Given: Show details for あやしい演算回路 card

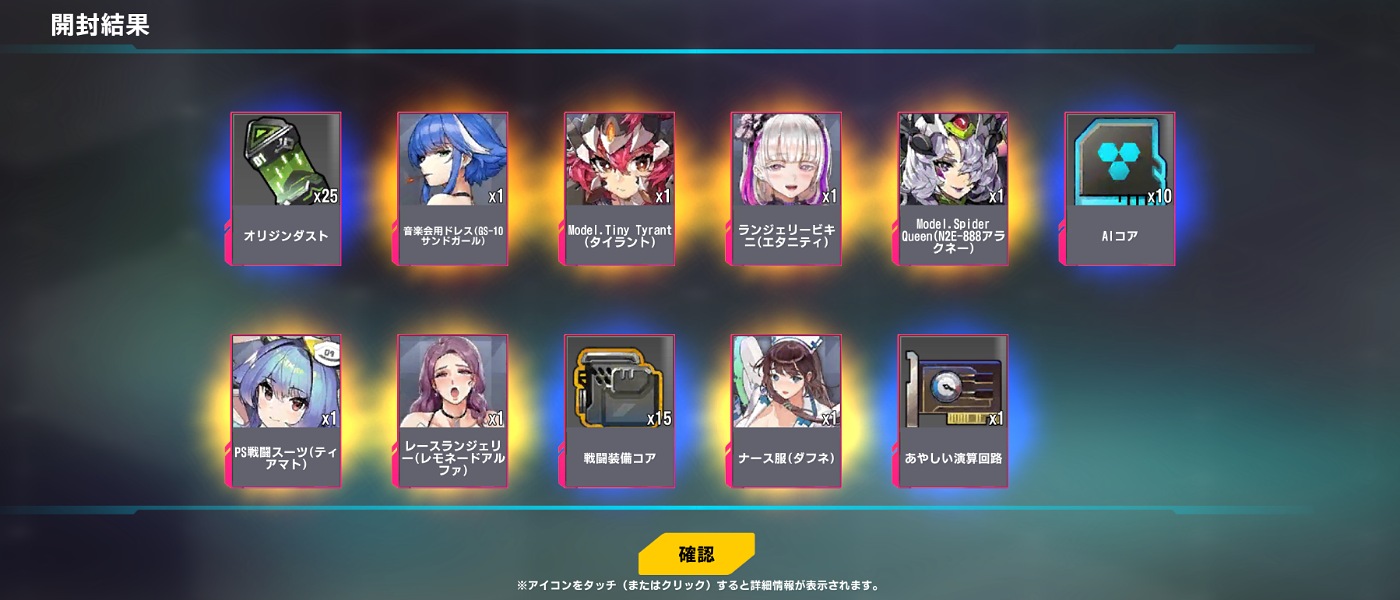Looking at the screenshot, I should pos(953,410).
